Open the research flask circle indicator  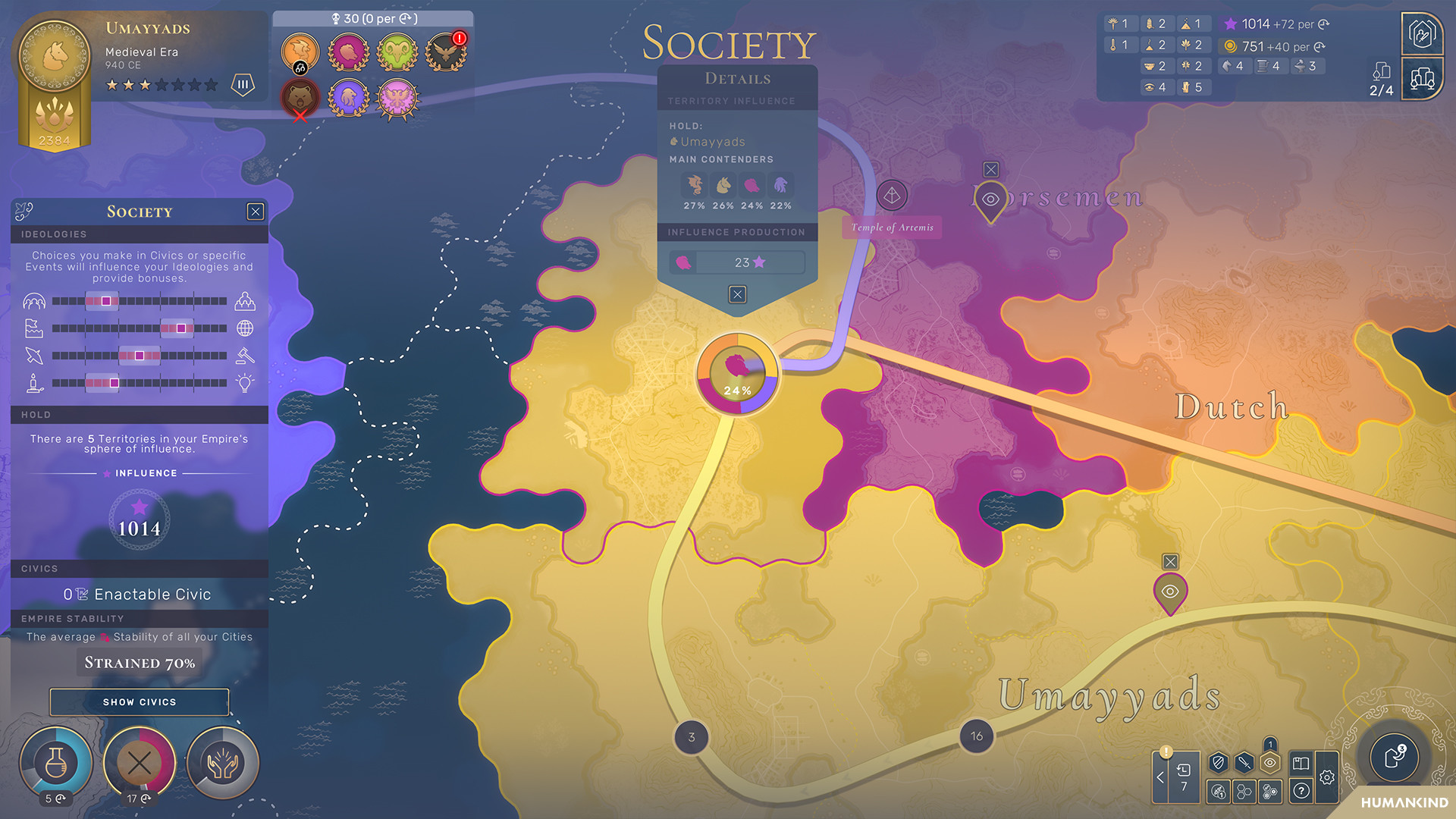click(x=56, y=763)
